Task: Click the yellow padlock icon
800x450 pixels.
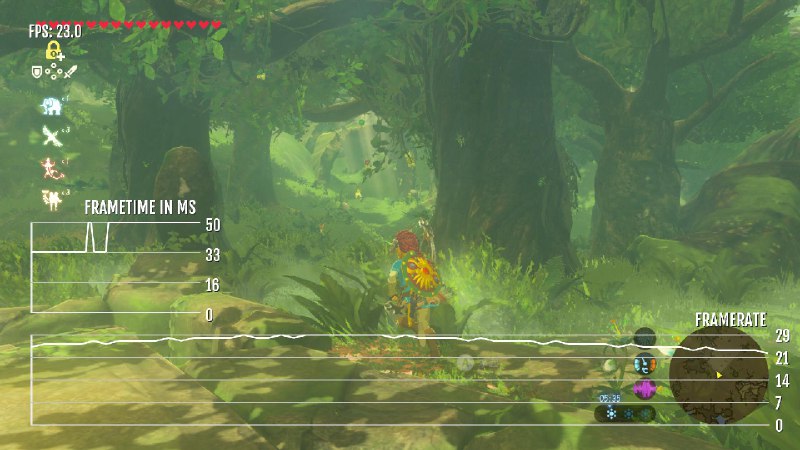Action: 54,49
